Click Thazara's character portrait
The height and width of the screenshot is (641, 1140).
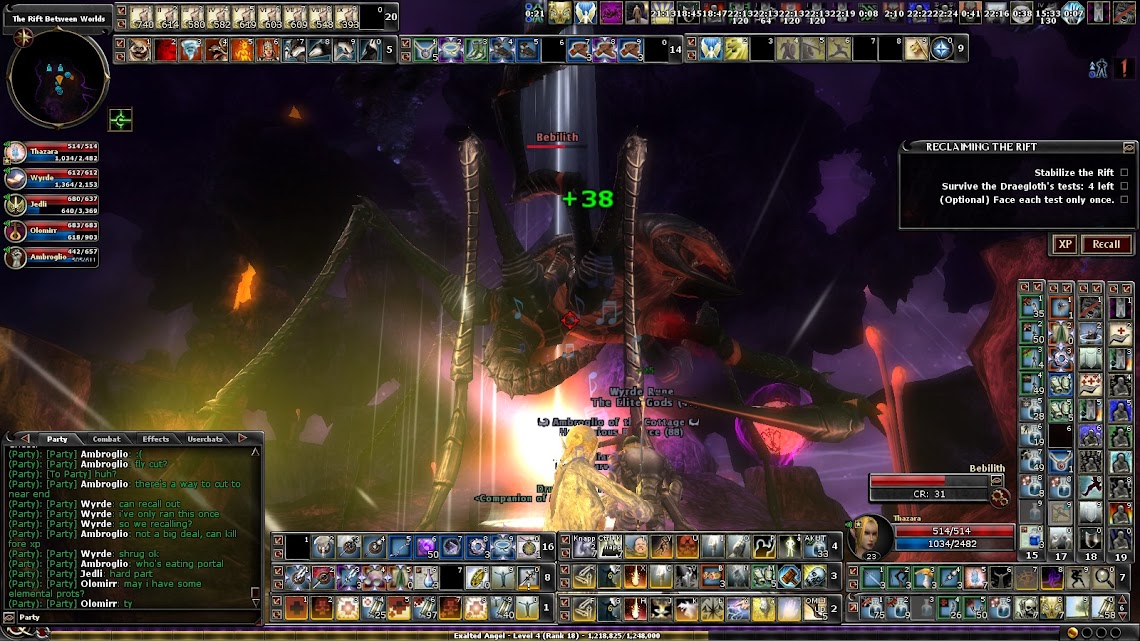coord(869,537)
